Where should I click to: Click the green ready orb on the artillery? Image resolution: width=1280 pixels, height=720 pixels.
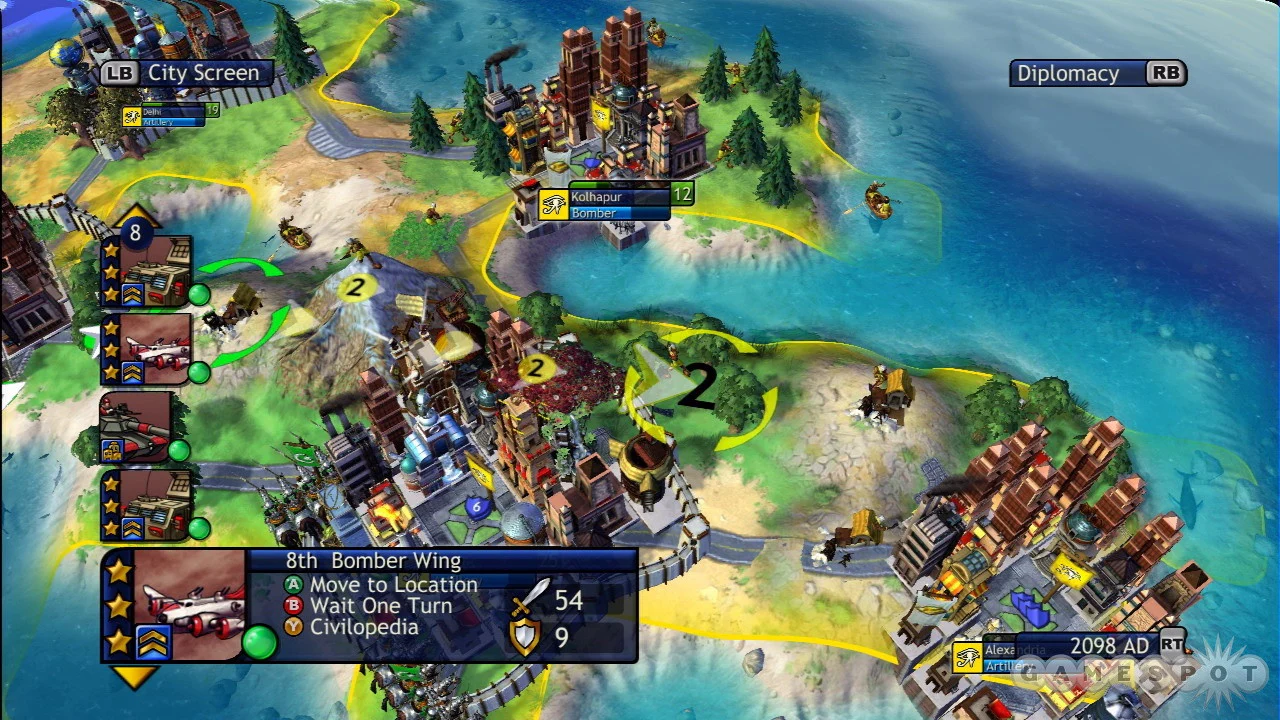click(x=199, y=295)
